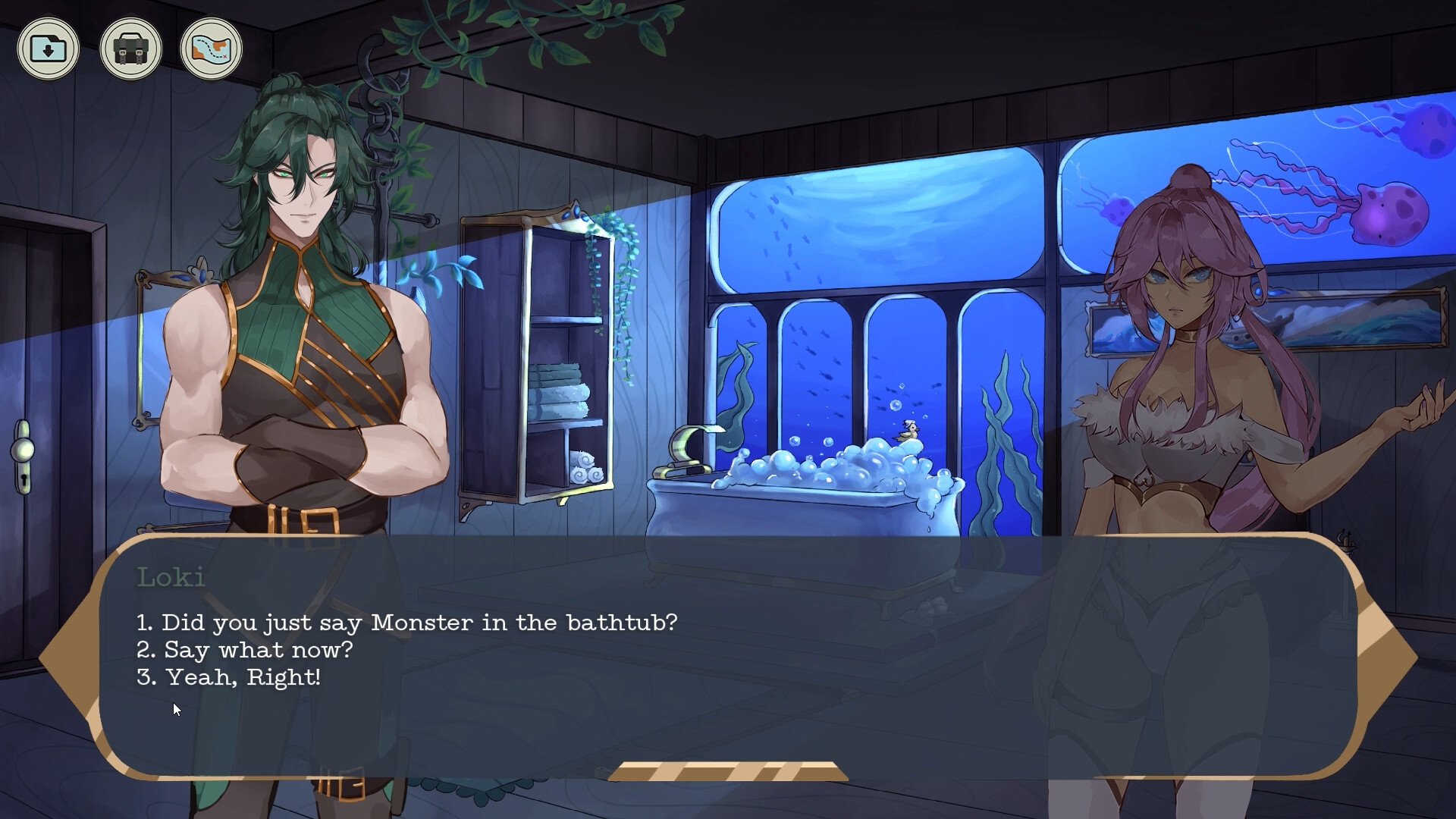Click the Loki name label

[x=171, y=578]
